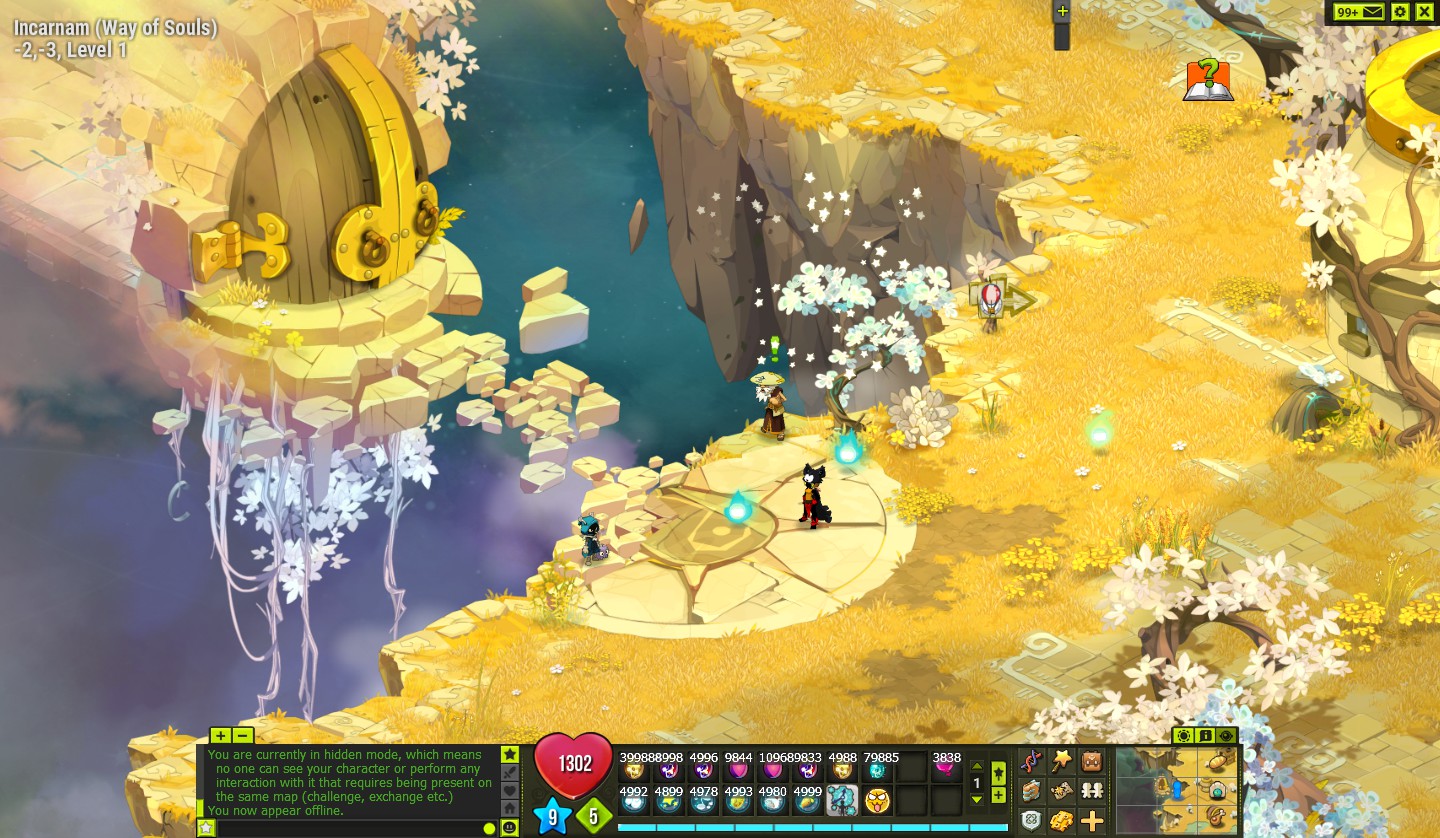The width and height of the screenshot is (1440, 838).
Task: Switch to the starred chat tab
Action: [509, 755]
